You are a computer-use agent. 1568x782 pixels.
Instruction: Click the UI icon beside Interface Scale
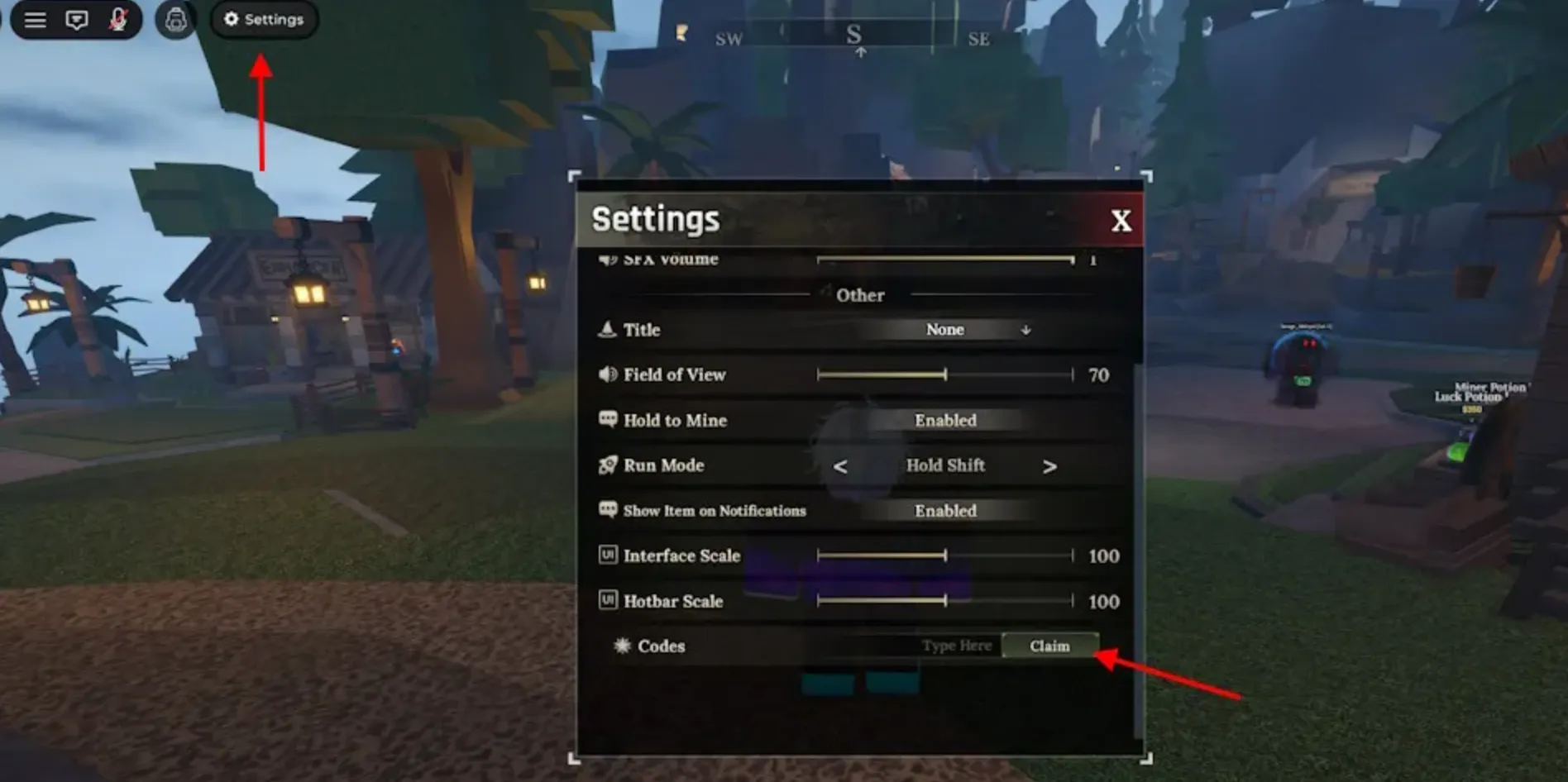point(607,556)
